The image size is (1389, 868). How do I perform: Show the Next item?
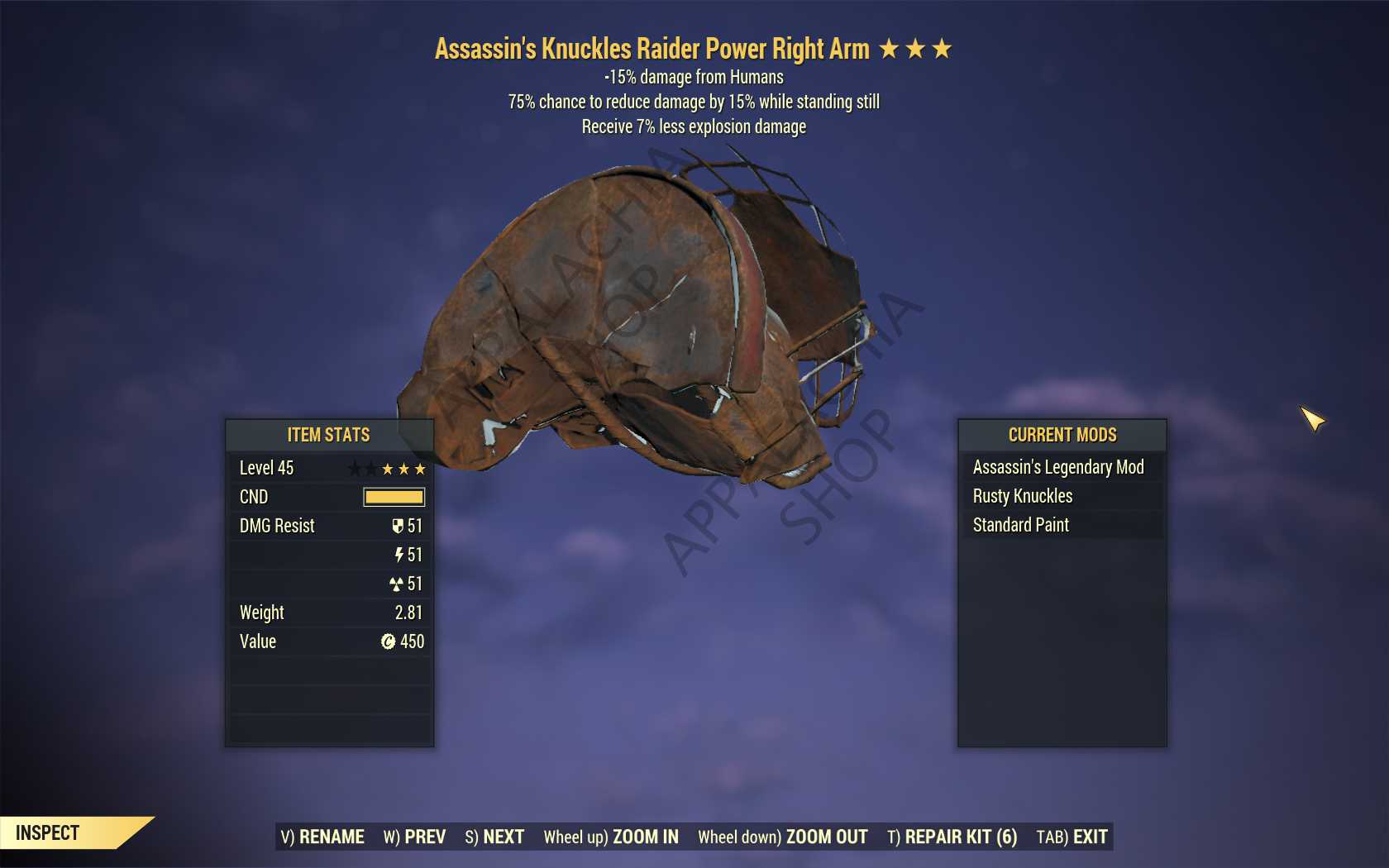click(x=494, y=837)
